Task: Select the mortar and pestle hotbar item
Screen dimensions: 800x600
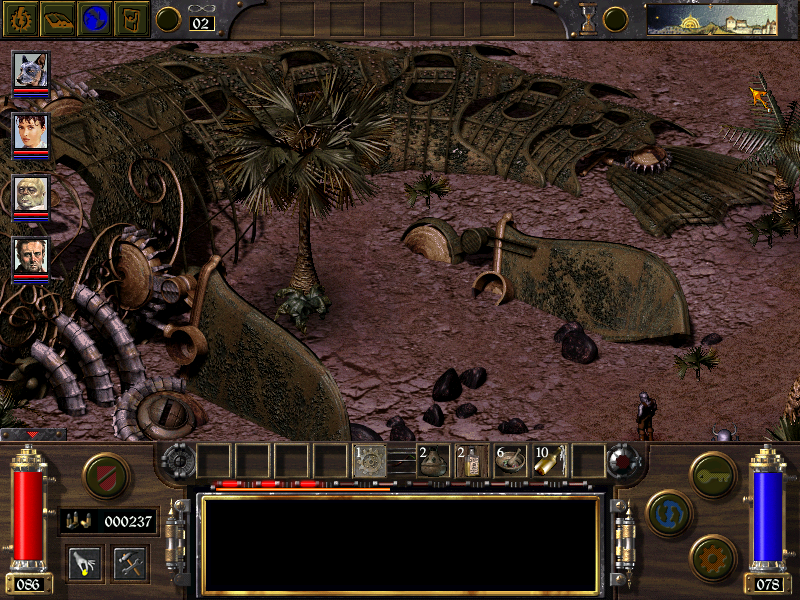Action: [510, 460]
